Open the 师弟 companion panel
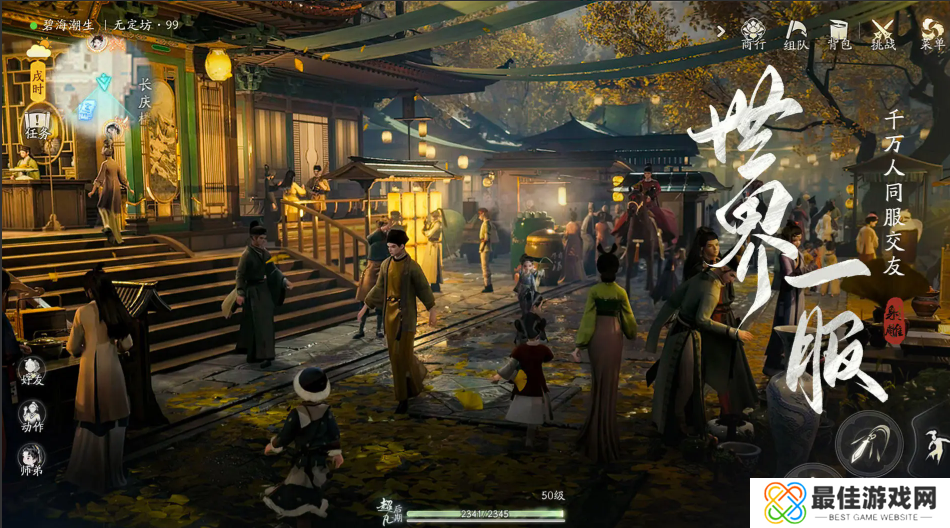 [32, 460]
